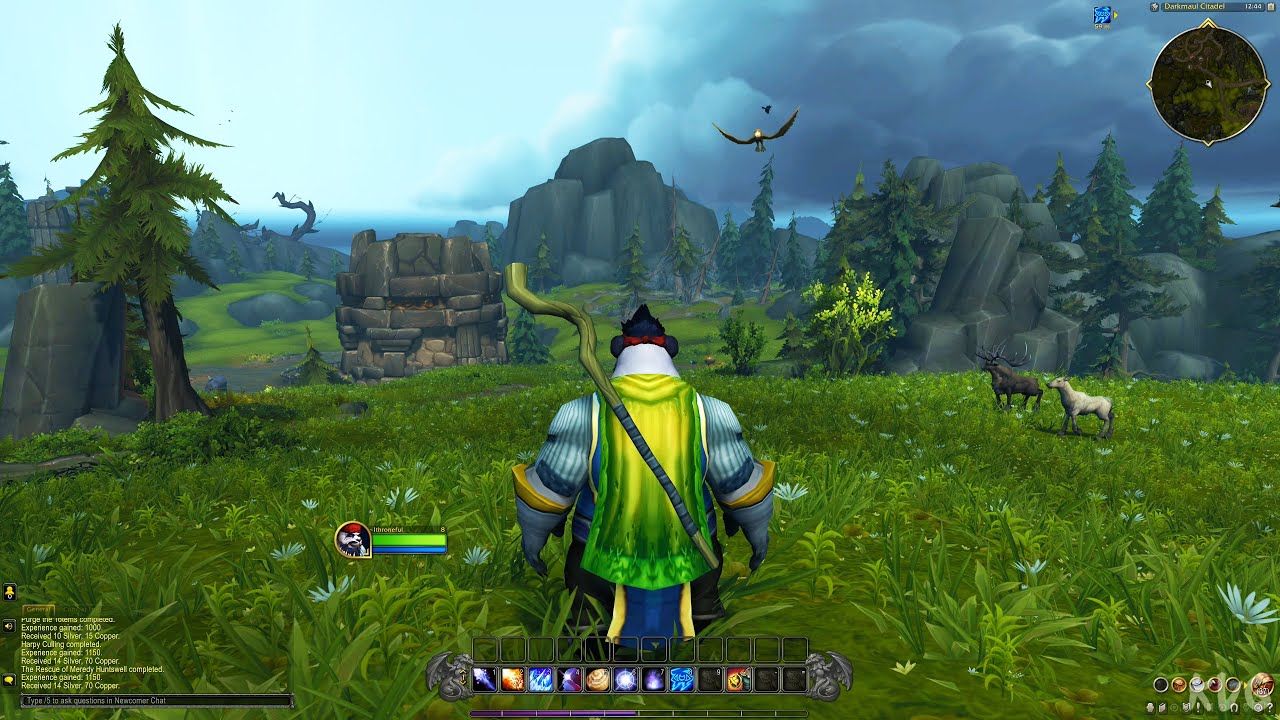Use the cinnamon roll food item
This screenshot has height=720, width=1280.
coord(598,680)
